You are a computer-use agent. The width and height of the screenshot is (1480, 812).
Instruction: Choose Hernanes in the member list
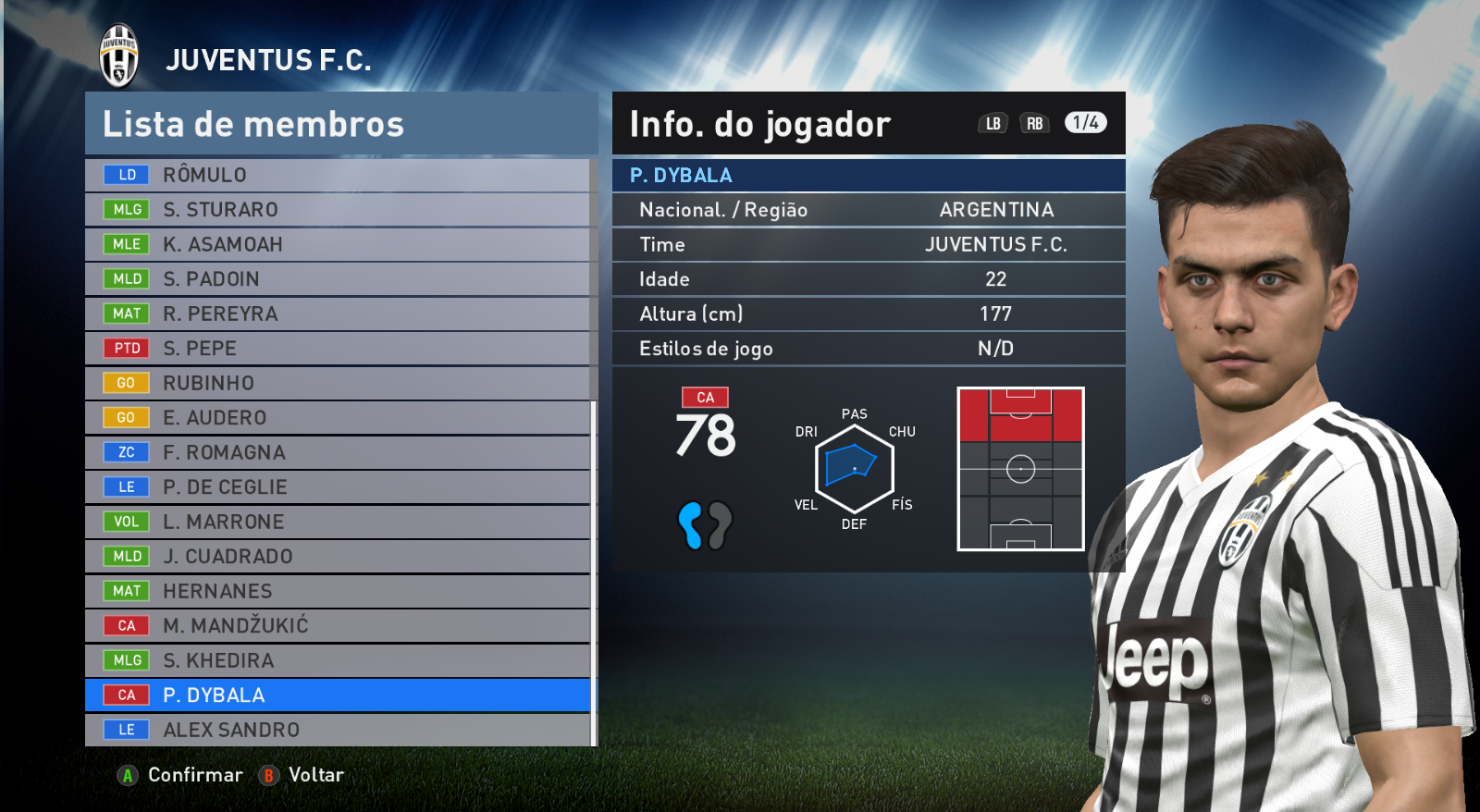click(338, 591)
